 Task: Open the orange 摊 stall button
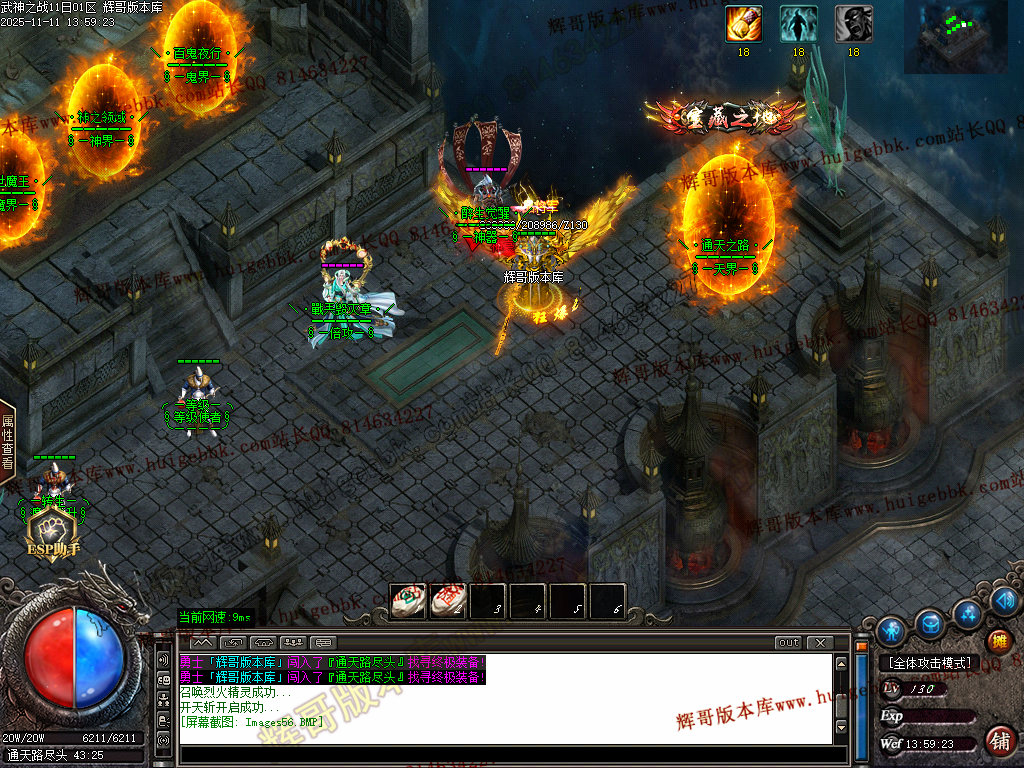998,641
